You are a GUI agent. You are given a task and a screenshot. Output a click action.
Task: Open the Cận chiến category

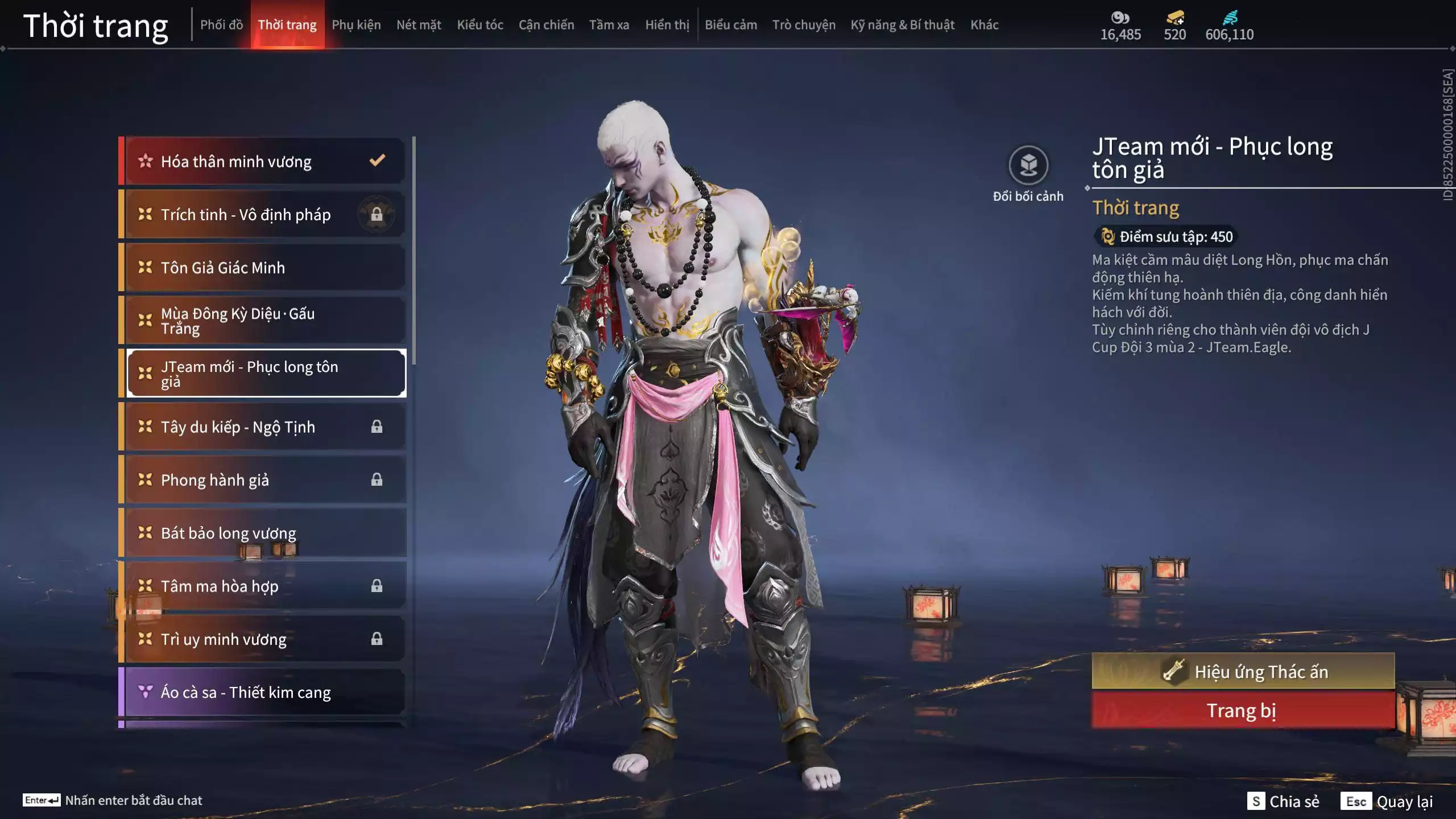point(546,25)
